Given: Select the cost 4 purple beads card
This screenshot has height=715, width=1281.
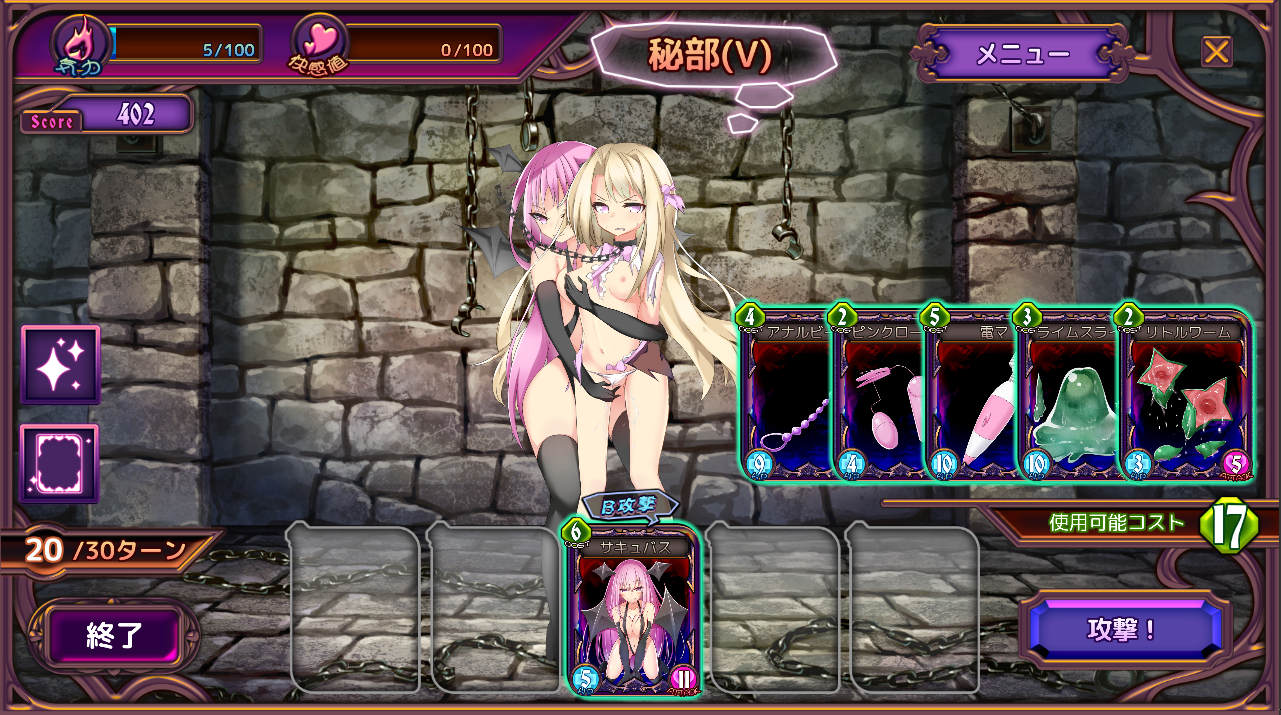Looking at the screenshot, I should click(x=787, y=400).
